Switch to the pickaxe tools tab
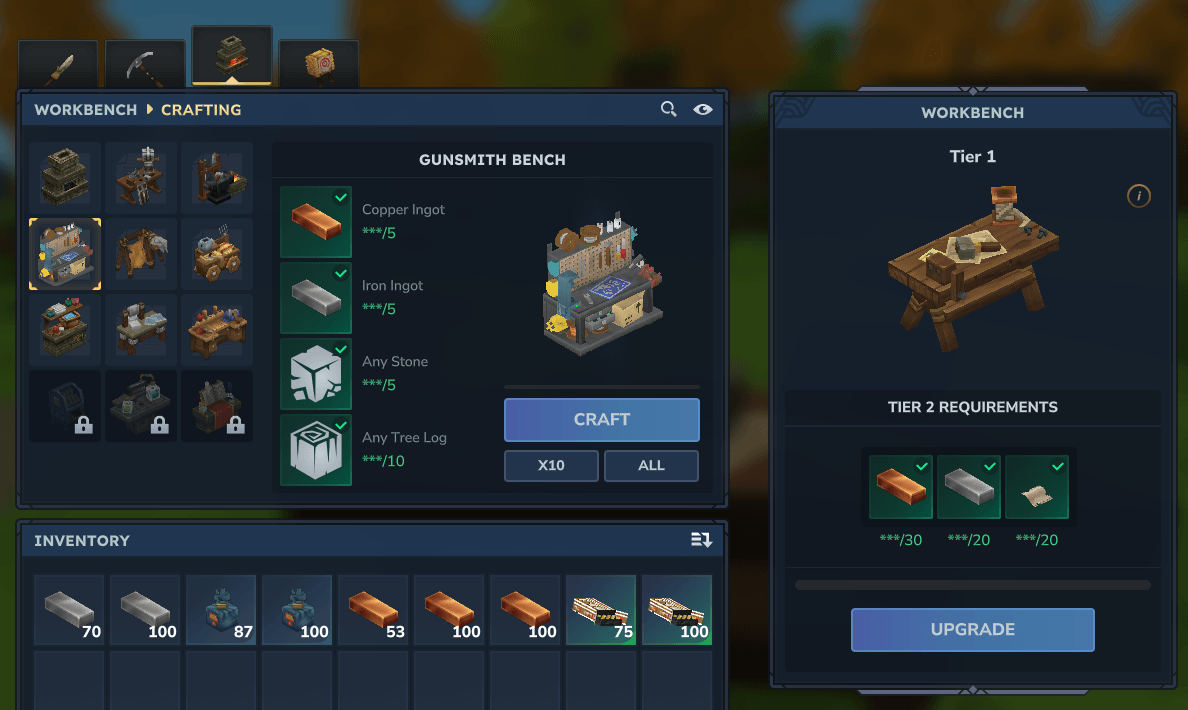The width and height of the screenshot is (1188, 710). (145, 65)
